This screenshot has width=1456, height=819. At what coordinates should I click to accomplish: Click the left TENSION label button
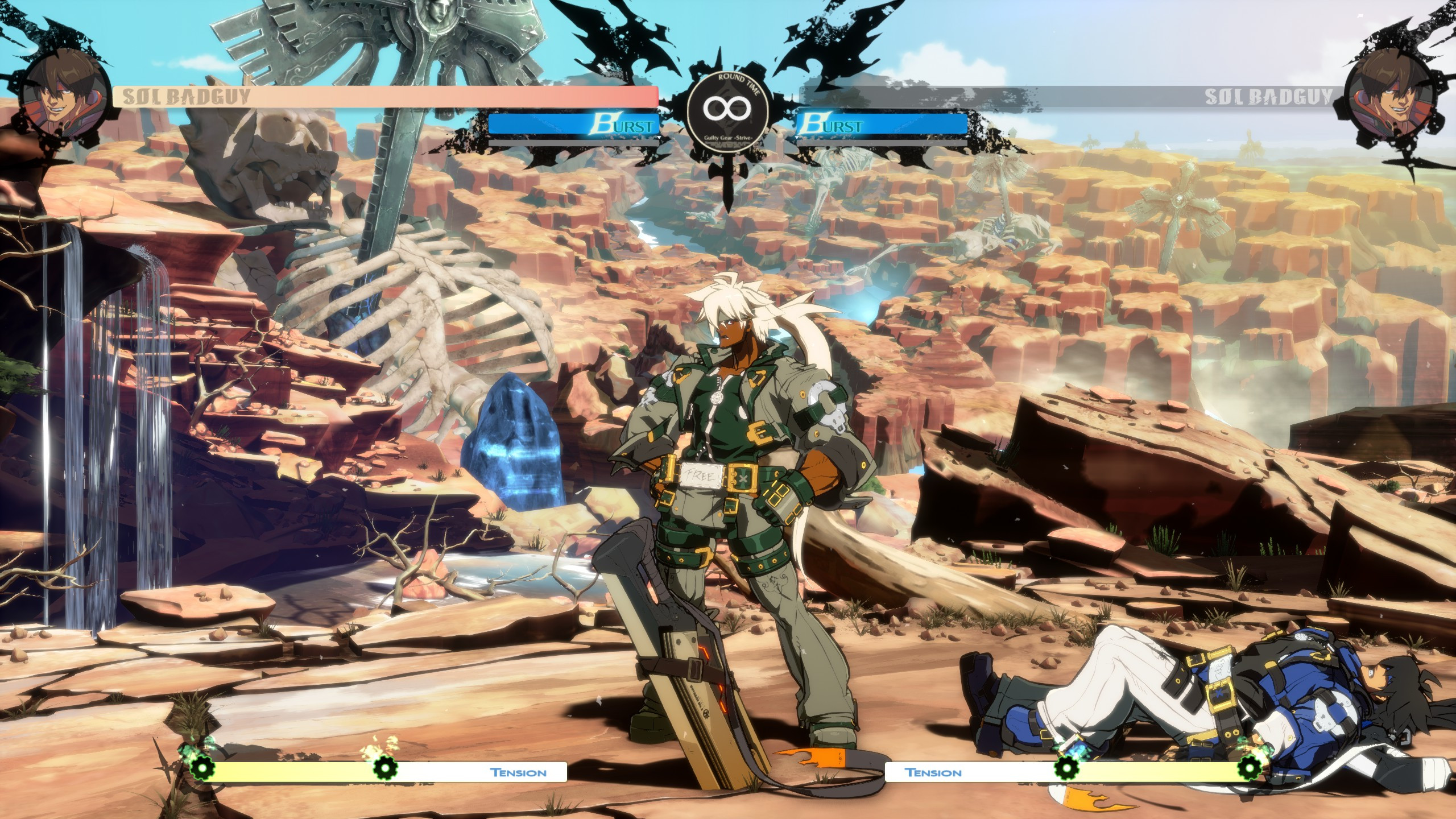(x=519, y=773)
